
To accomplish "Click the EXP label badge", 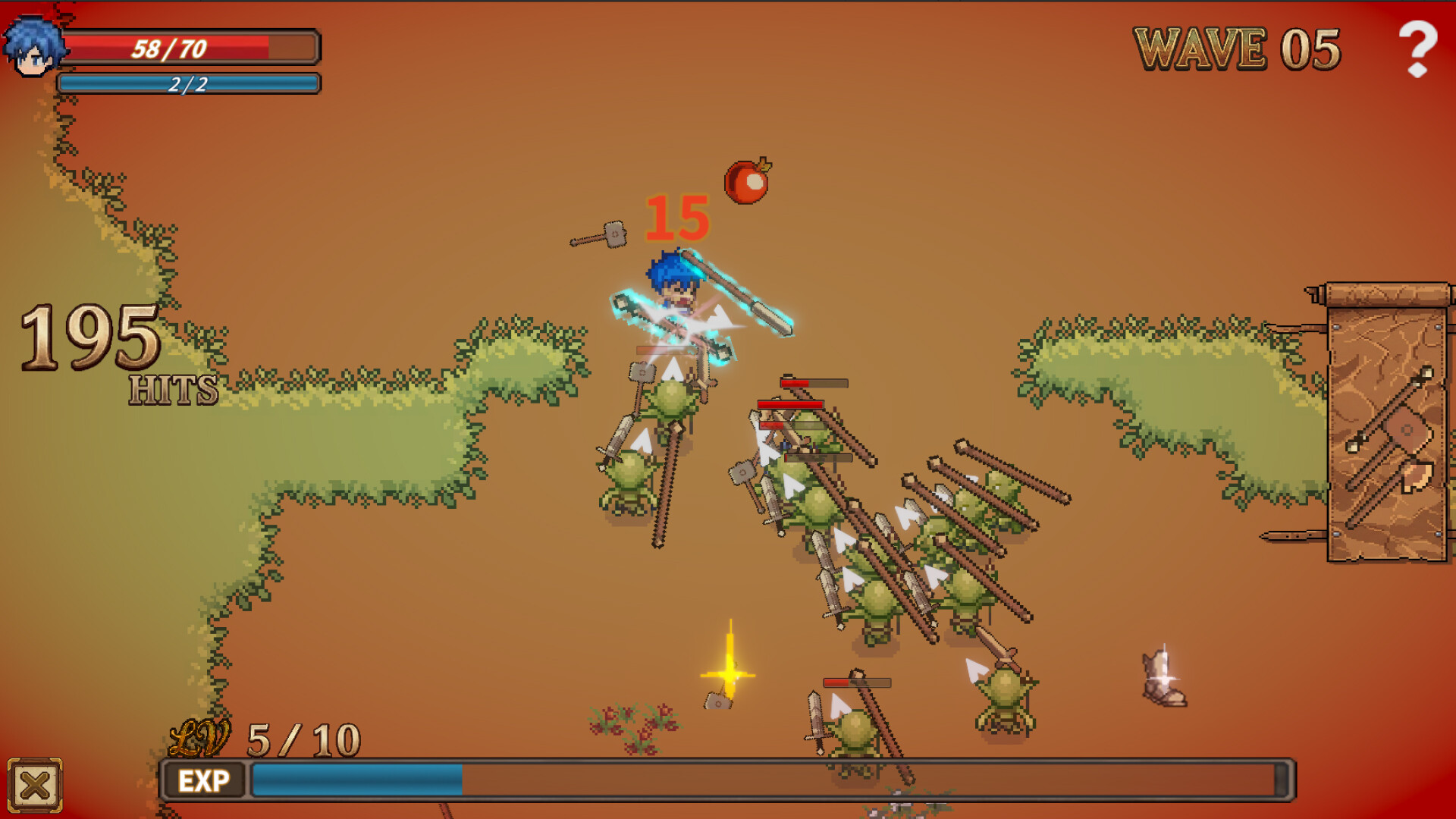I will click(x=205, y=781).
